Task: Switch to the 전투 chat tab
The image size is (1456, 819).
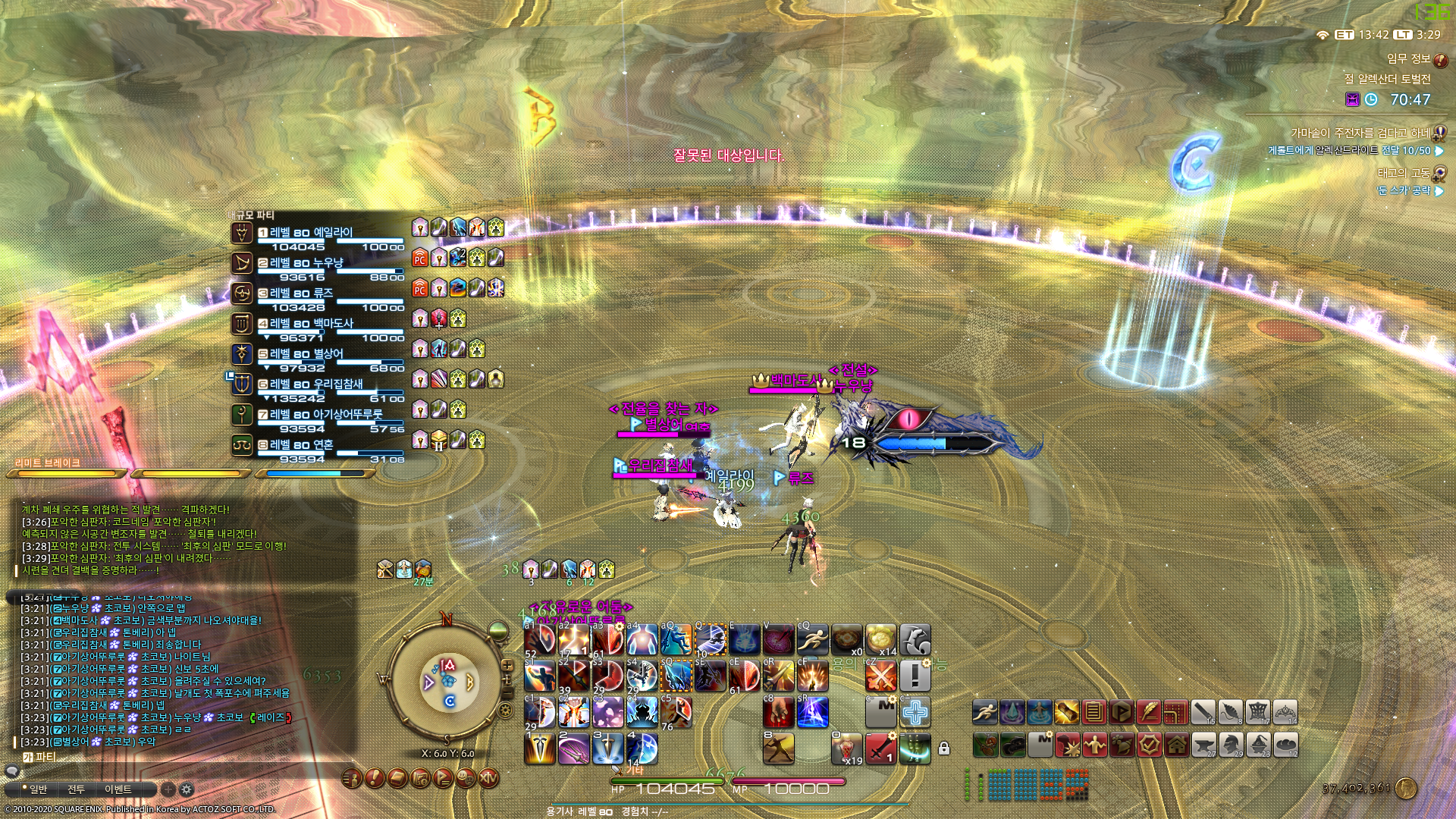Action: point(77,789)
